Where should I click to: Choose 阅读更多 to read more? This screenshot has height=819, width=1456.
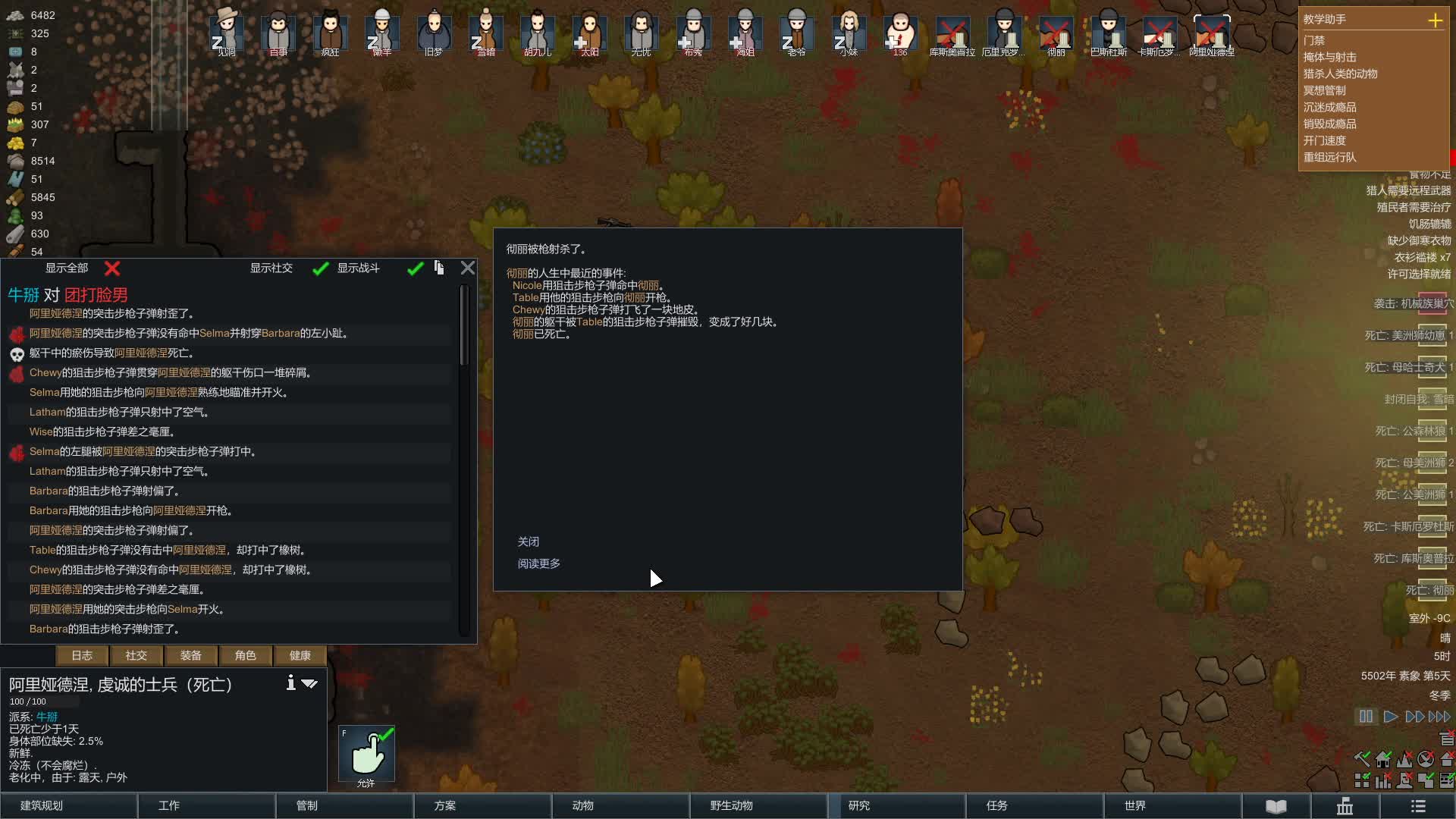539,563
